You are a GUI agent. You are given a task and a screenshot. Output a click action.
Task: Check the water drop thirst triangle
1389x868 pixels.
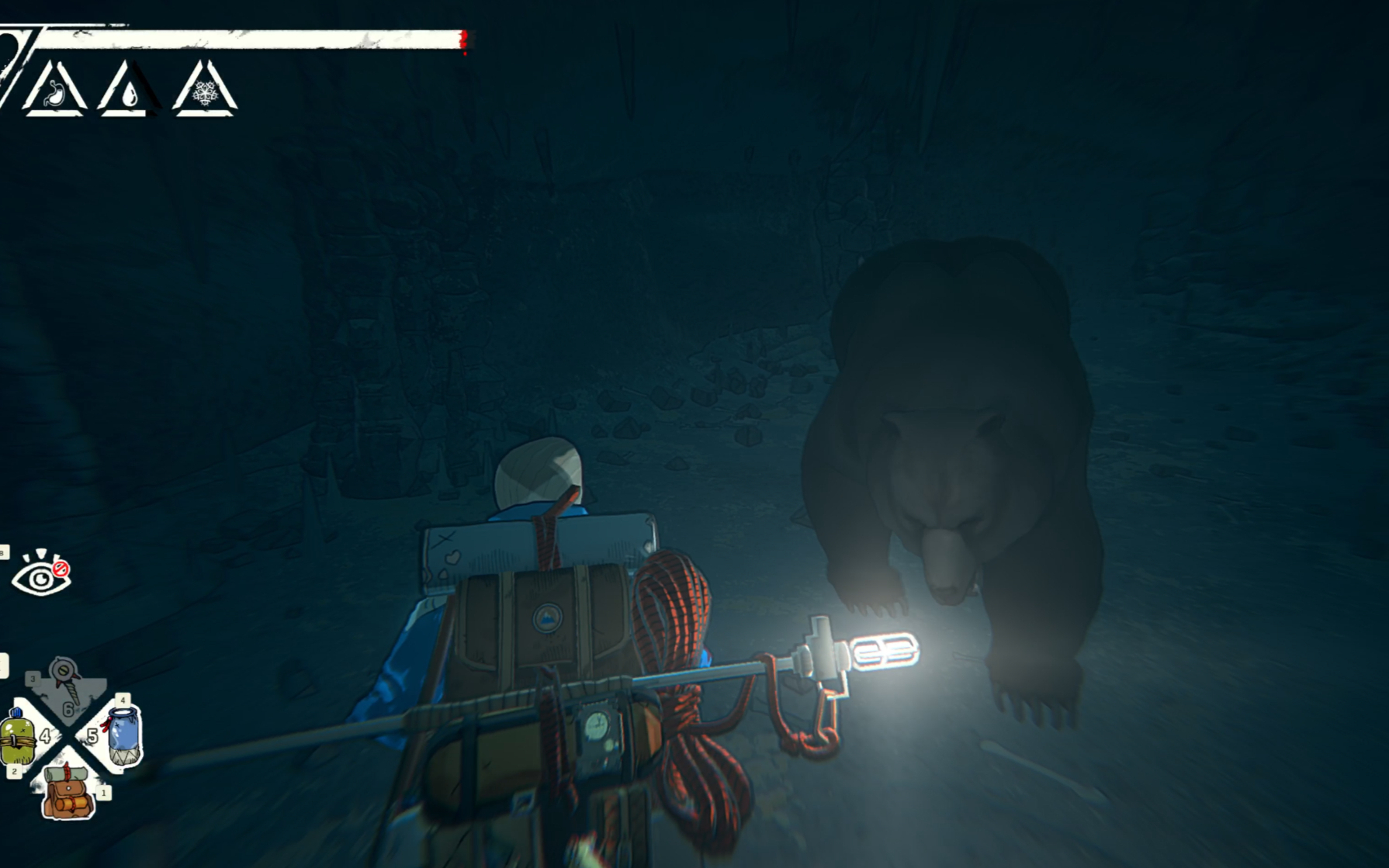coord(128,92)
